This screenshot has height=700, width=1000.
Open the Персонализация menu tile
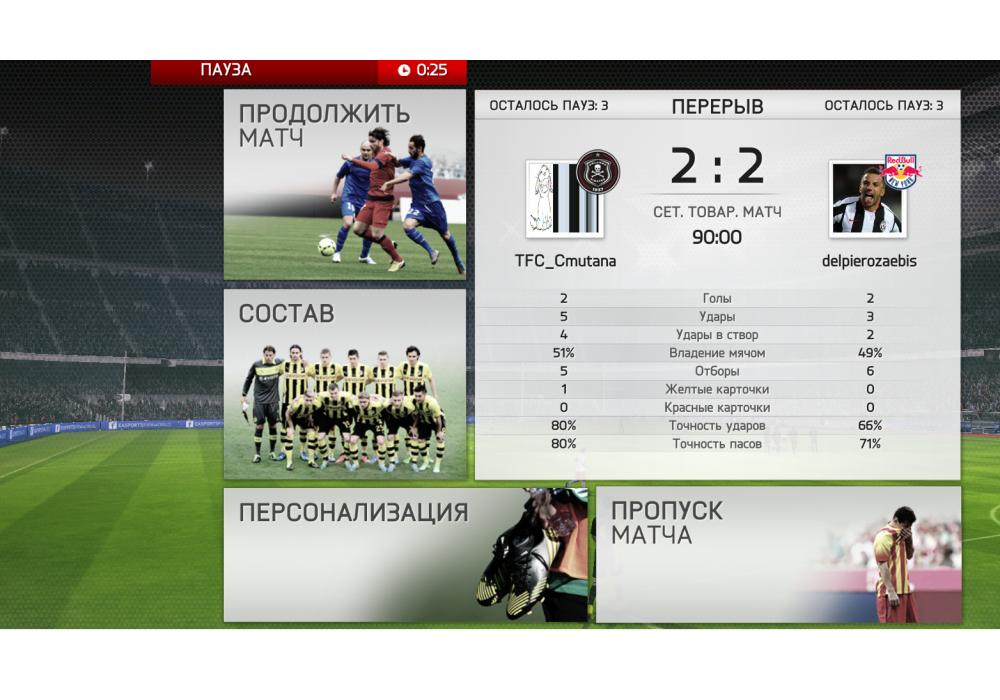coord(404,555)
